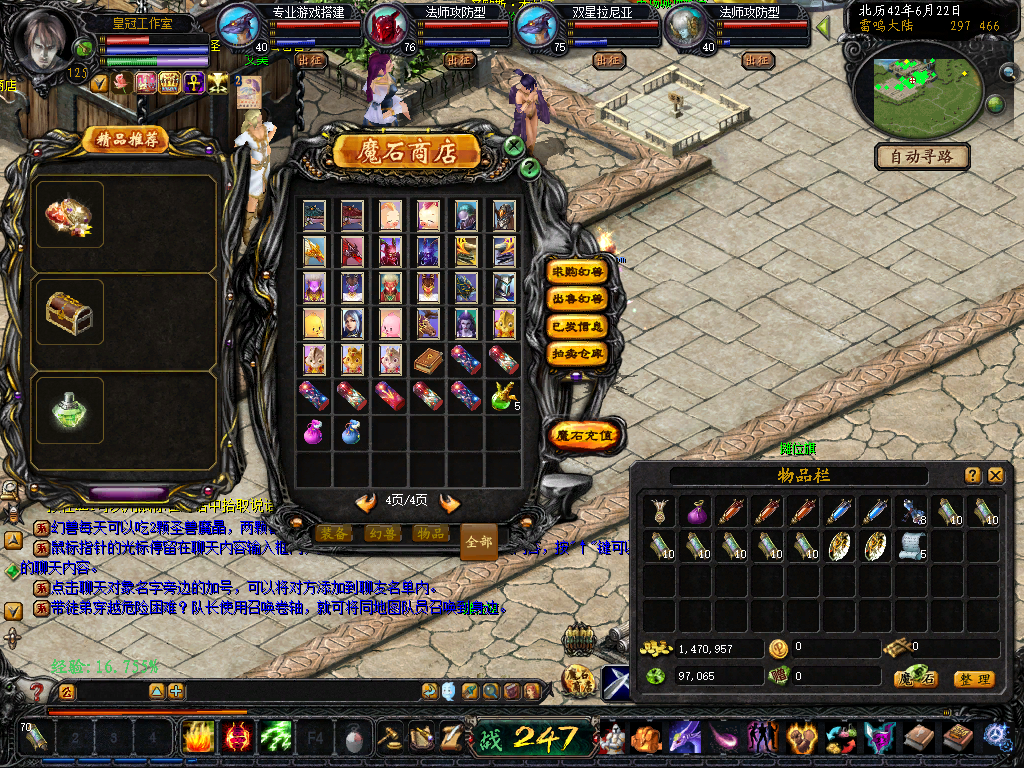The height and width of the screenshot is (768, 1024).
Task: Switch to the 装备 equipment tab
Action: (333, 534)
